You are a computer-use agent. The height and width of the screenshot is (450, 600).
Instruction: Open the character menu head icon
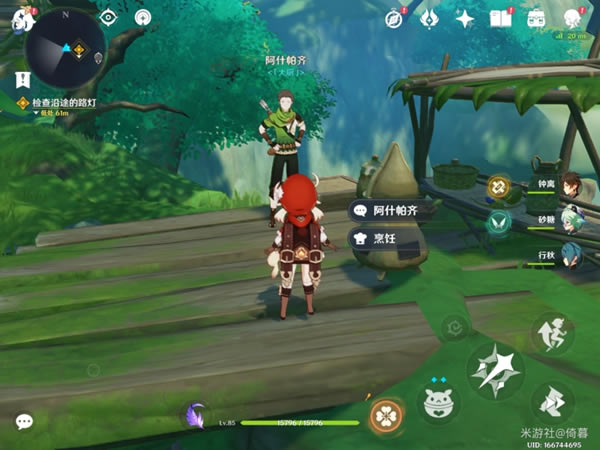[x=573, y=18]
